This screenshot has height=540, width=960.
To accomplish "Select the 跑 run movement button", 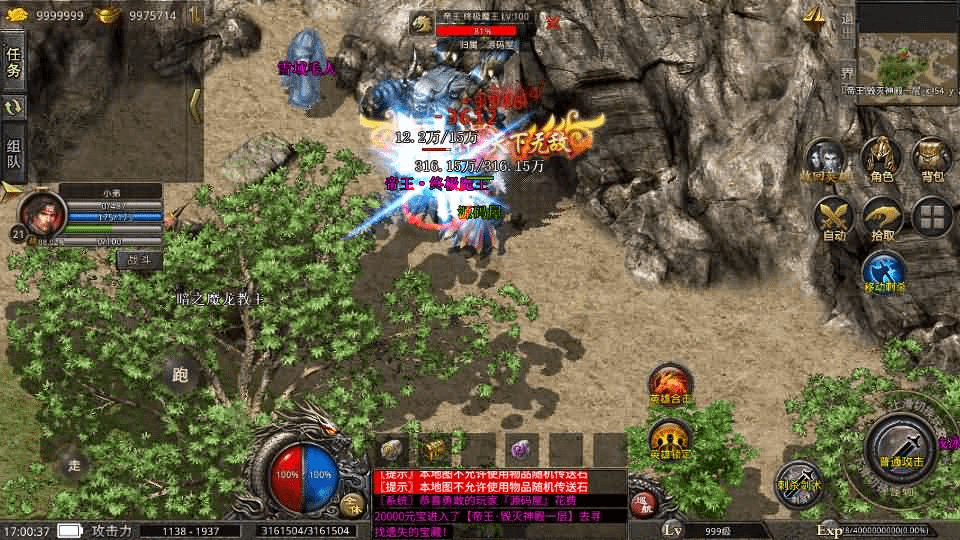I will 180,375.
